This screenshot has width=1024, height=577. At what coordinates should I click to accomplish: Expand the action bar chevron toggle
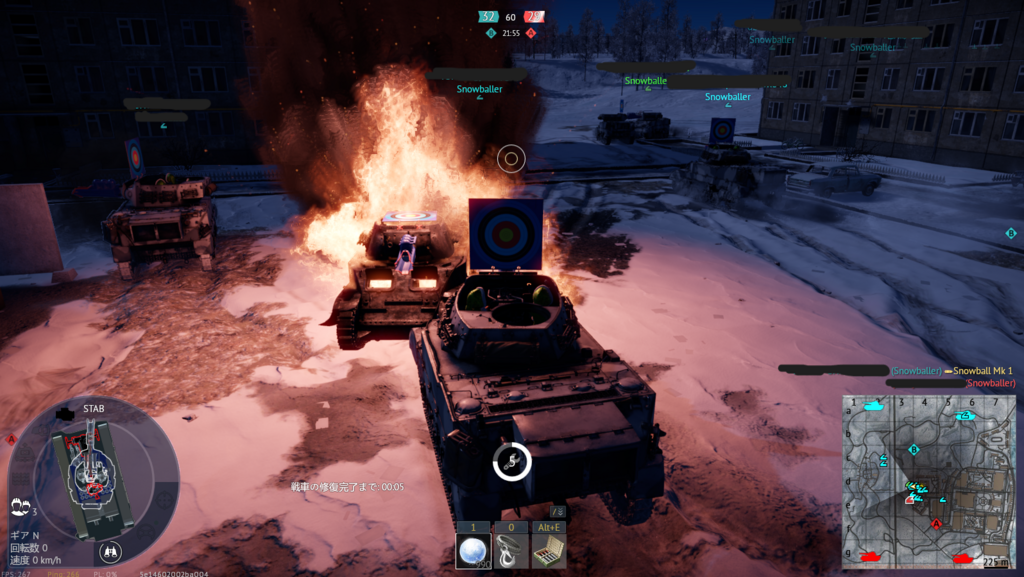[557, 512]
